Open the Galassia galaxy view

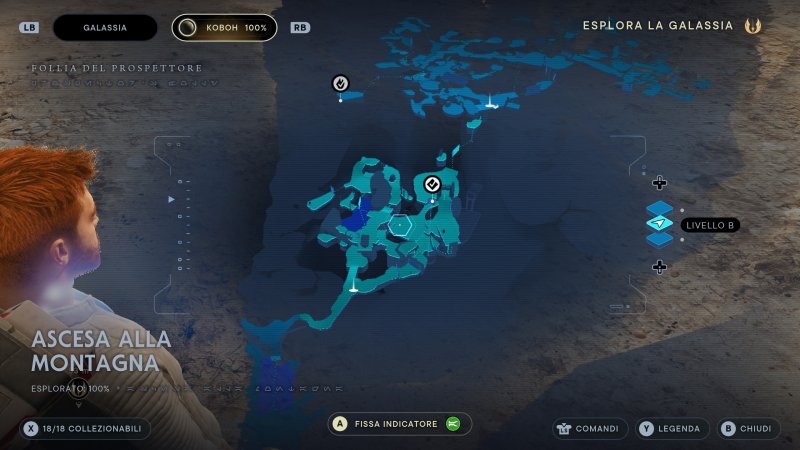105,28
